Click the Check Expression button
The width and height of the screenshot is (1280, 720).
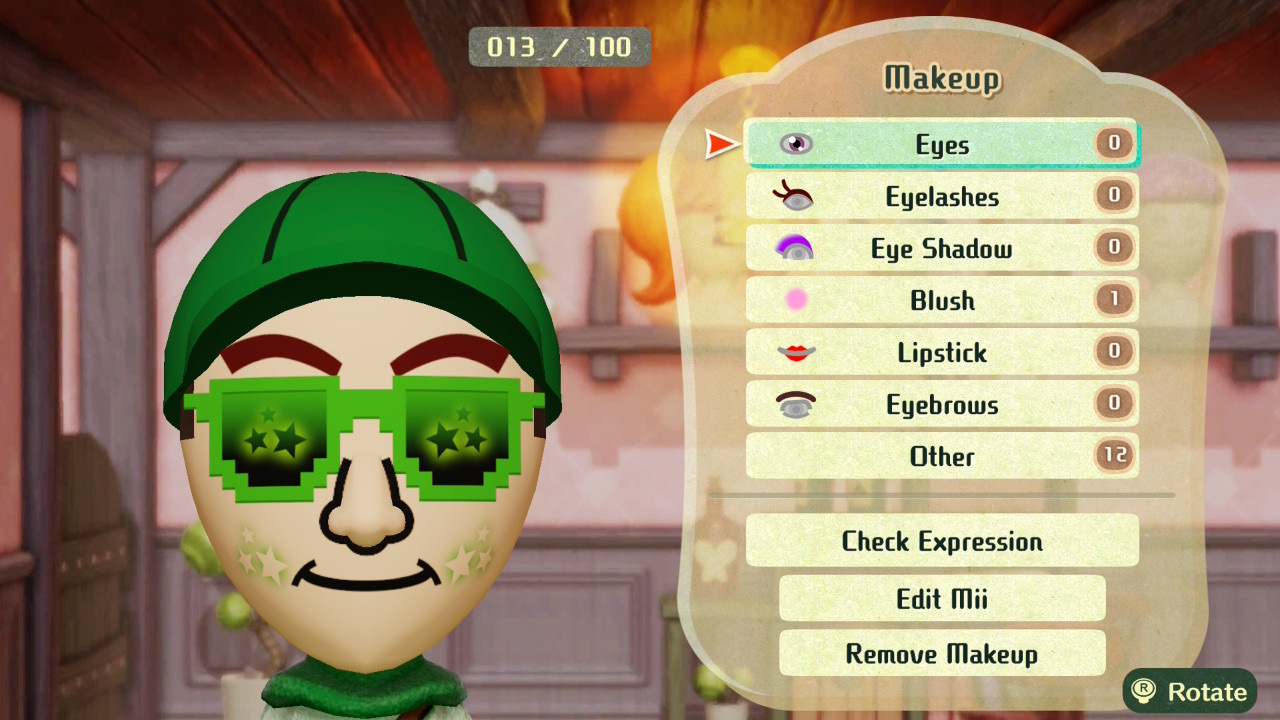(x=941, y=542)
